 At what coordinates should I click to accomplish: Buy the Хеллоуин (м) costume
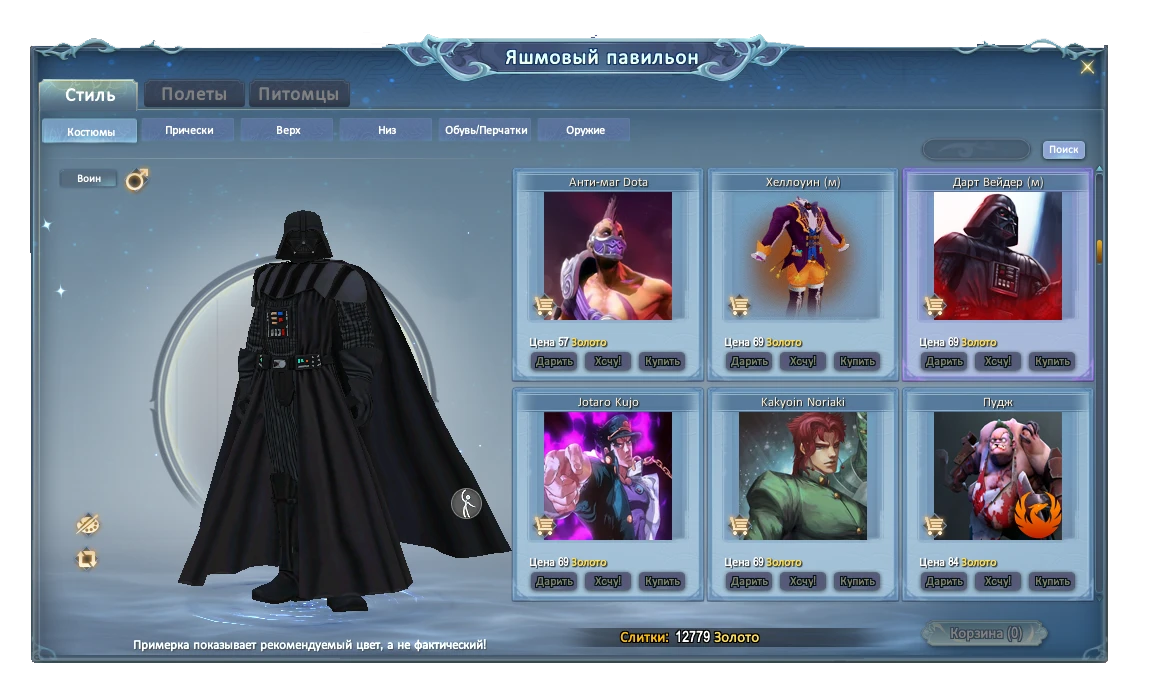coord(857,361)
